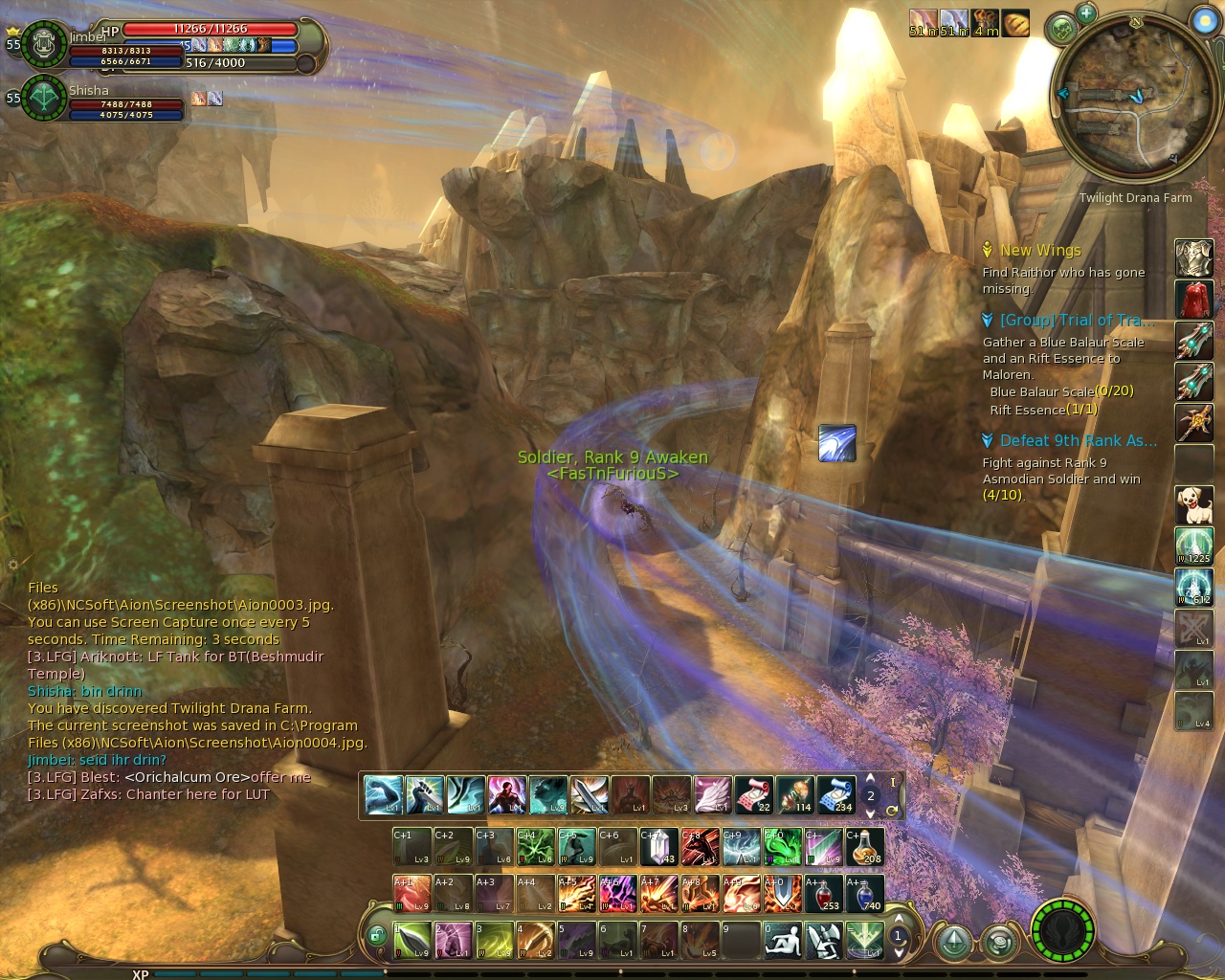1225x980 pixels.
Task: Summon the white puppy pet icon
Action: pos(1193,504)
